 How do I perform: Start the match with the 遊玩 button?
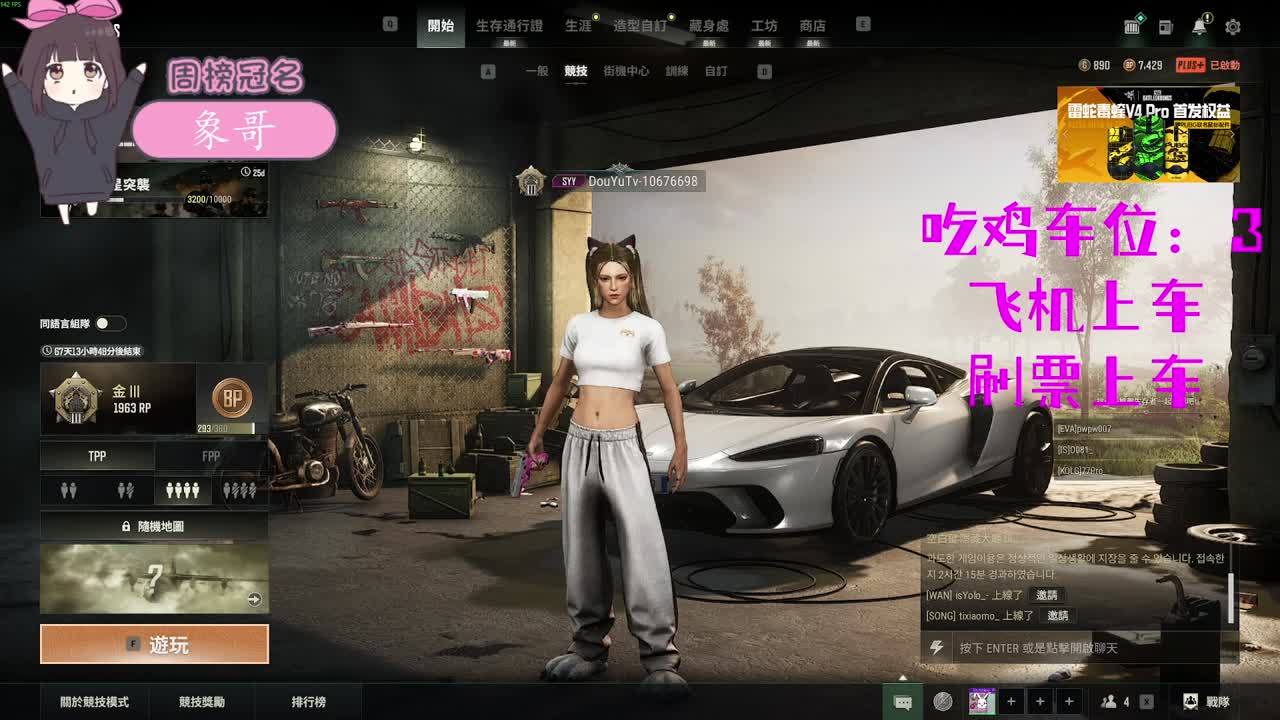[x=154, y=645]
